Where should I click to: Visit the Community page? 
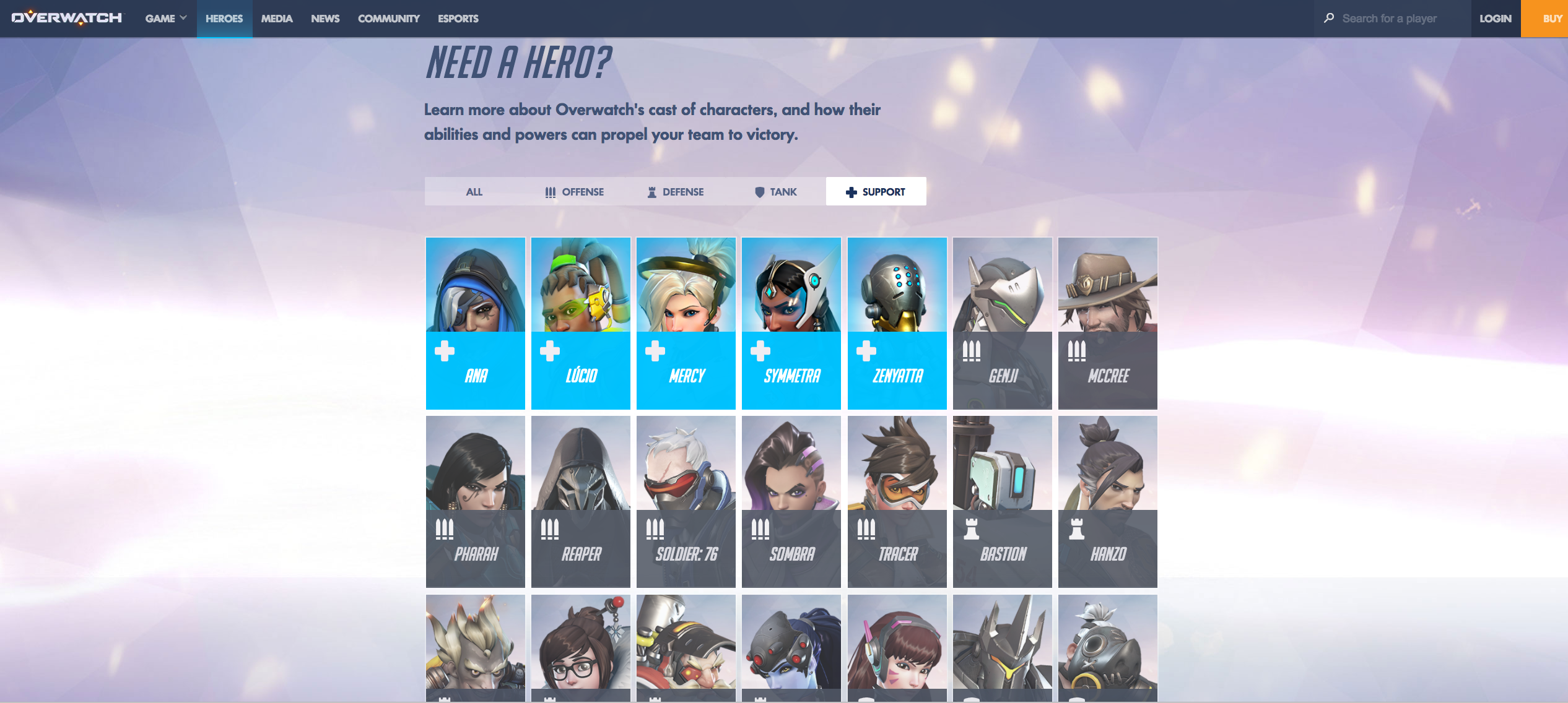pos(388,19)
